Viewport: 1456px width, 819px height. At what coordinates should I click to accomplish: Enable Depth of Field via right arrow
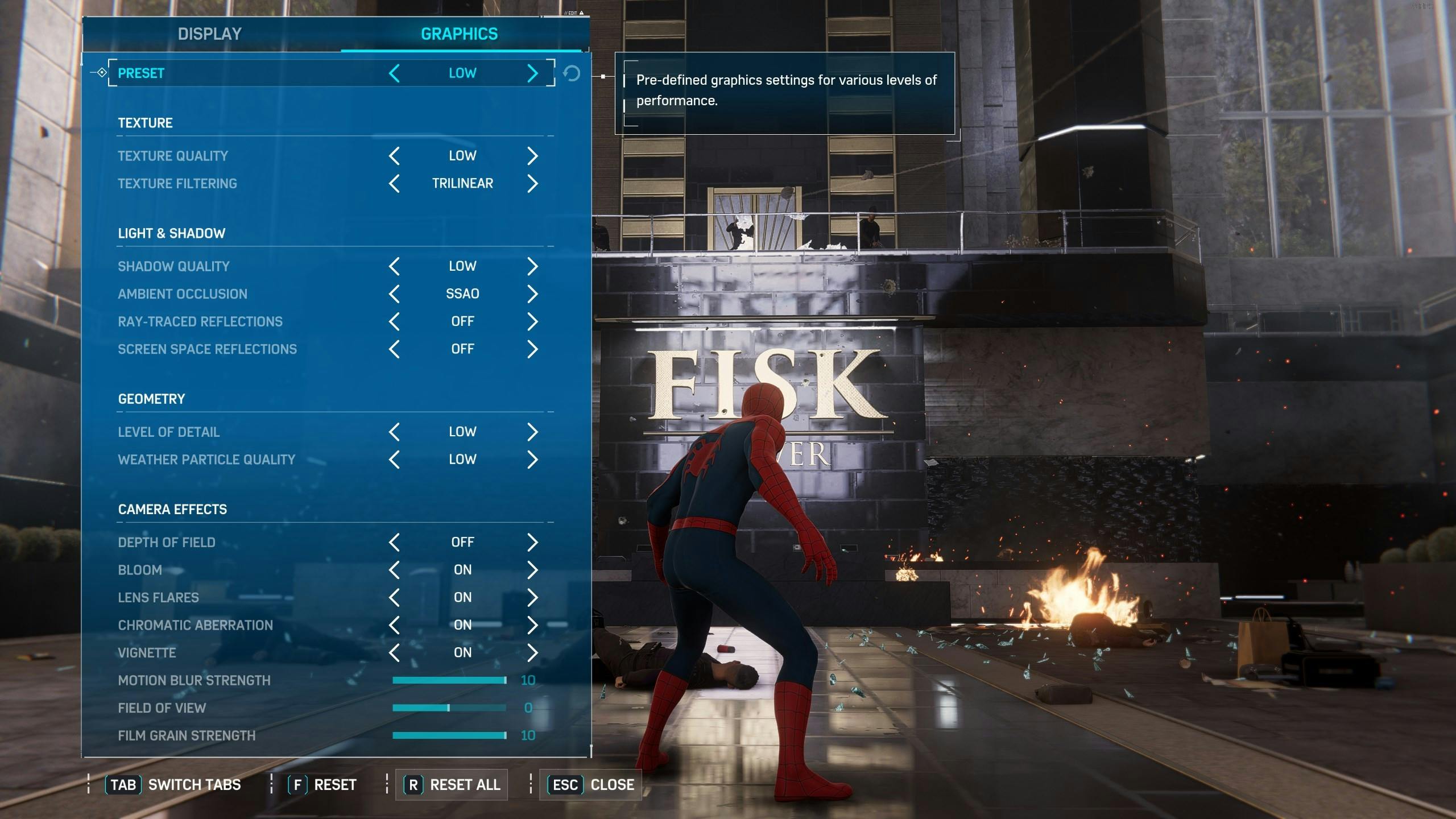(x=532, y=542)
